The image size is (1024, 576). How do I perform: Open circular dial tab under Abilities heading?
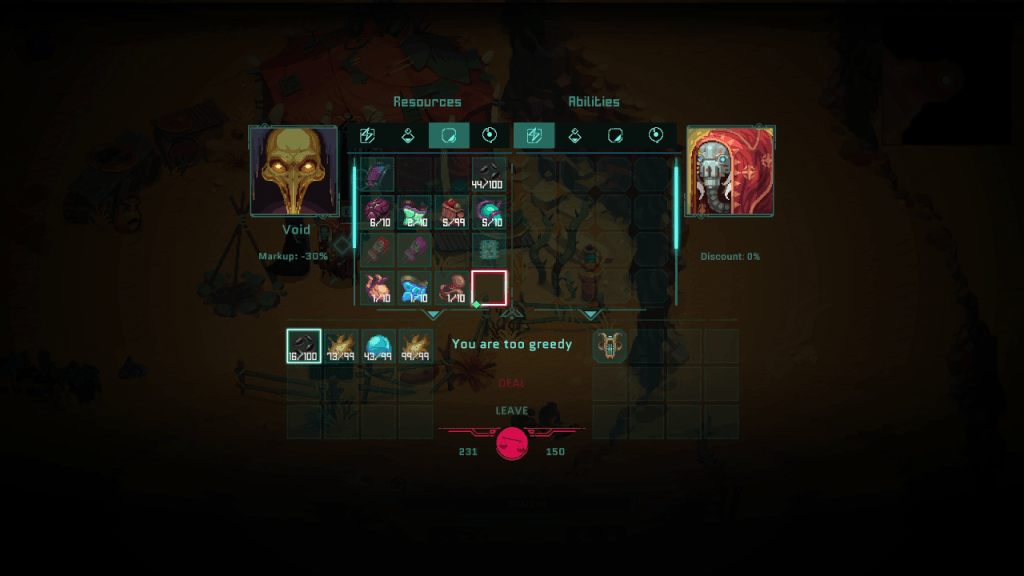click(x=656, y=136)
